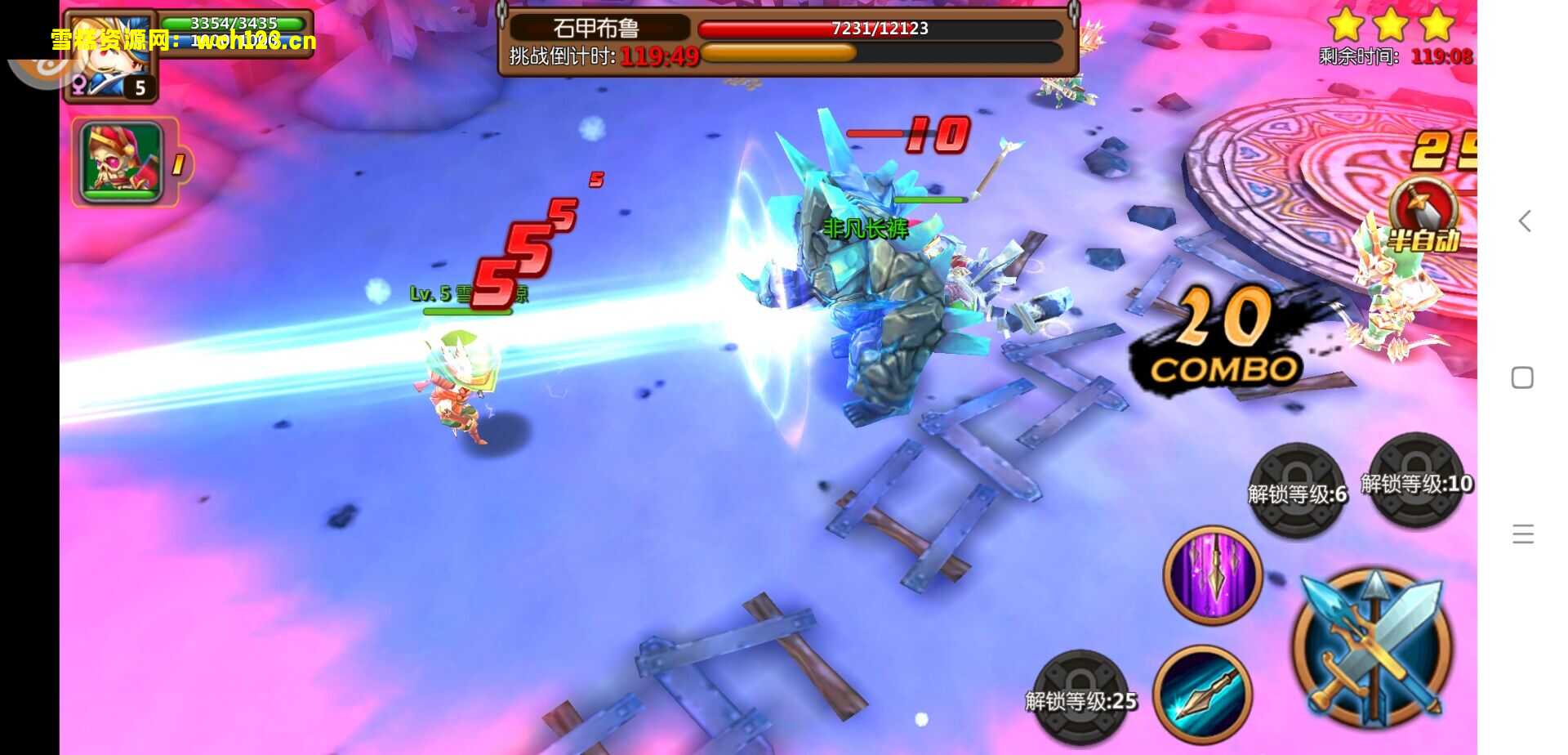Tap the locked skill requiring level 25
Screen dimensions: 1568x755
(1080, 697)
